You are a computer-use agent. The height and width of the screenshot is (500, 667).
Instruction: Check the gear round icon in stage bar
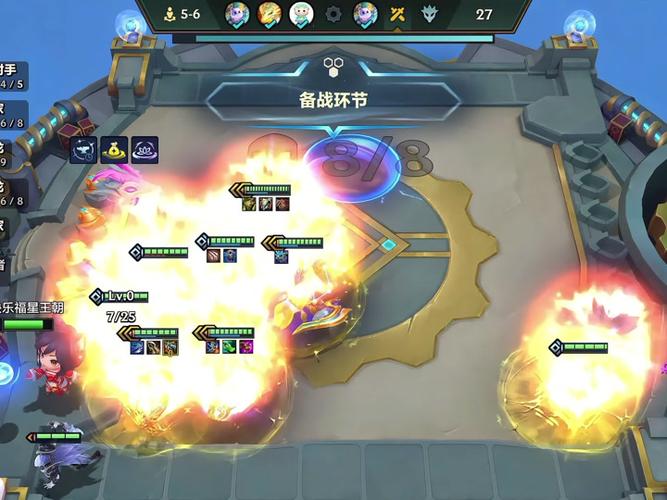click(x=334, y=14)
